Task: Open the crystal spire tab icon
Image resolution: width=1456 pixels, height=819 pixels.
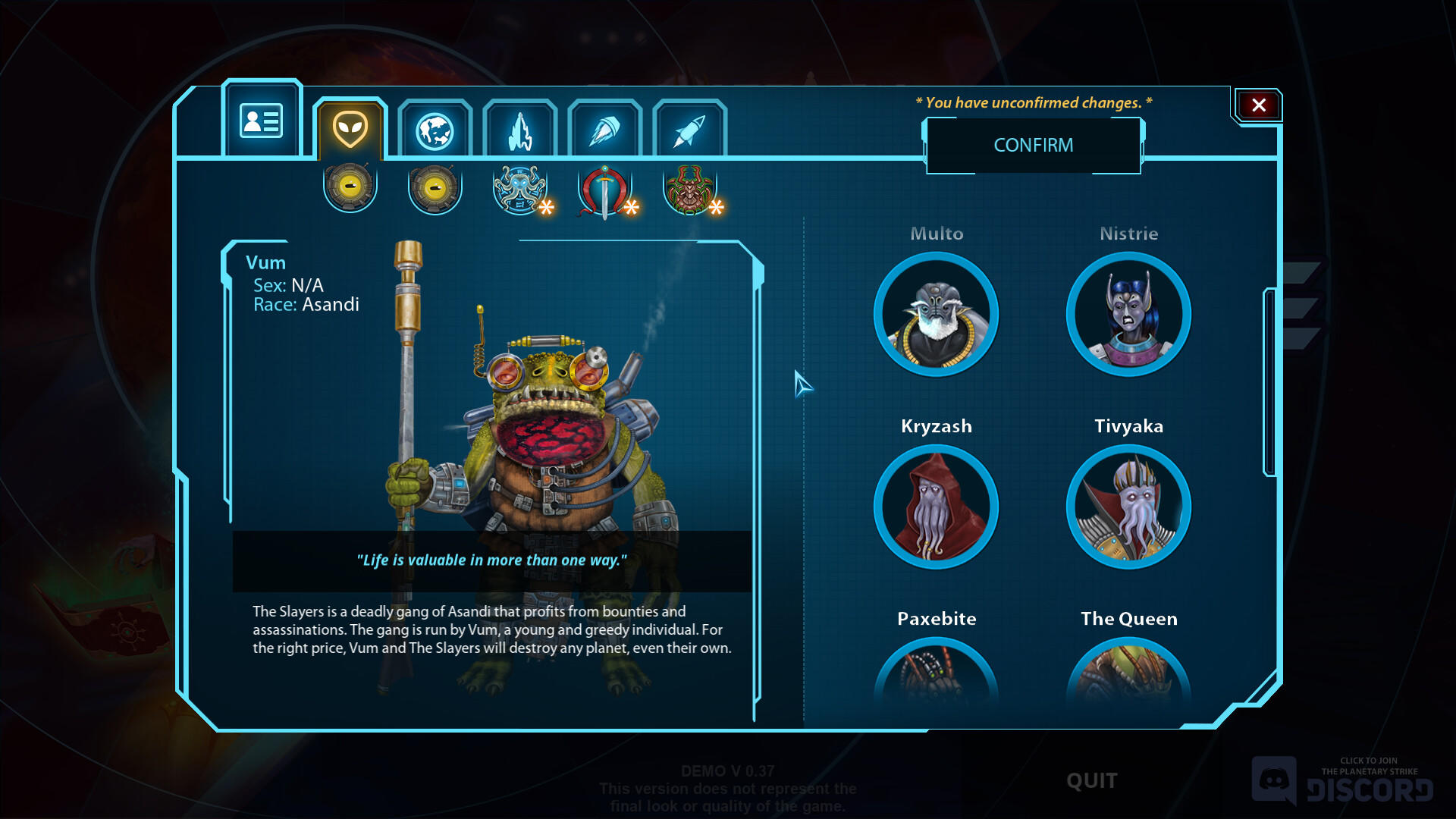Action: point(520,129)
